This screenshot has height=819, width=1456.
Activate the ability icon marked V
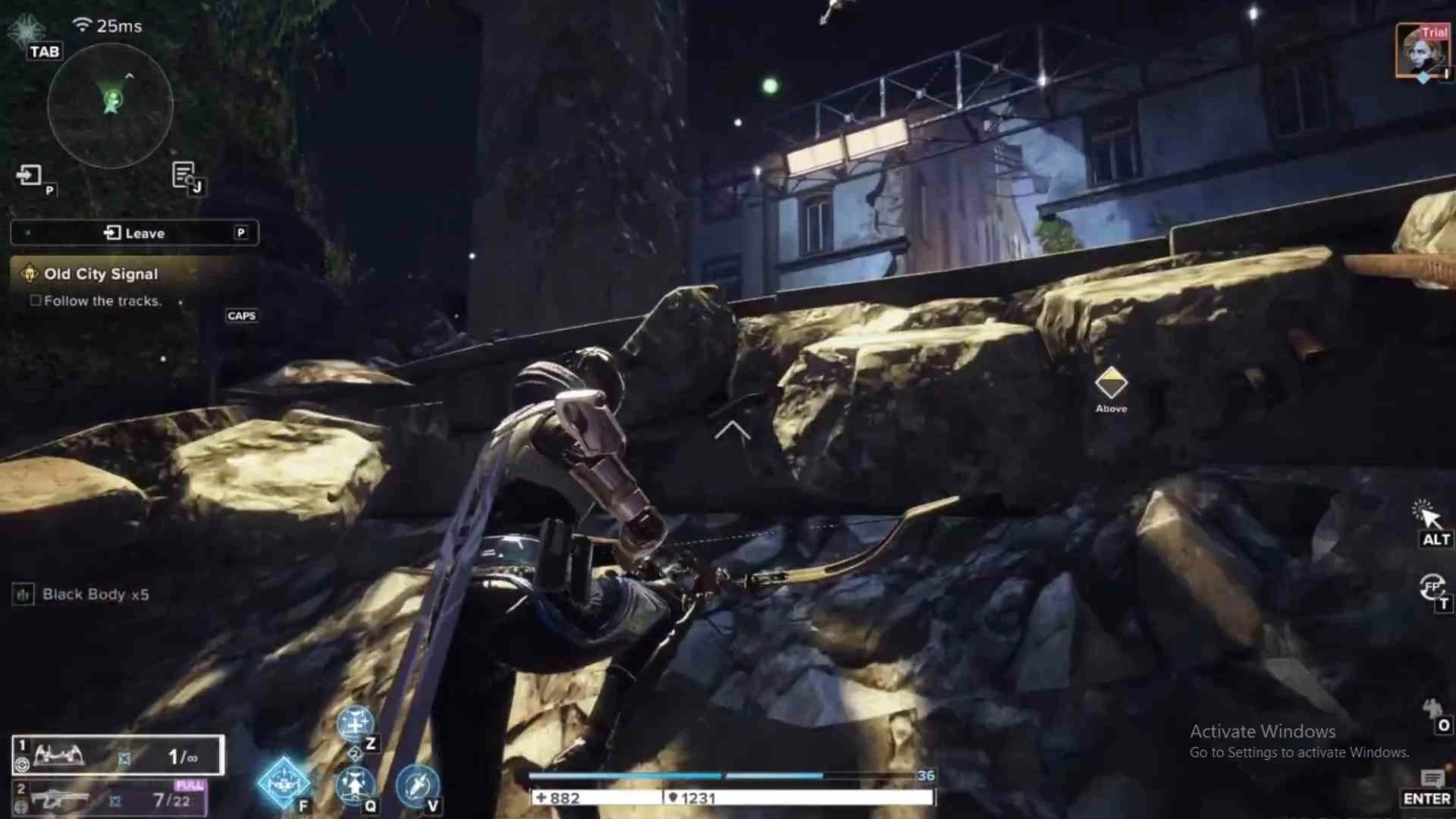coord(416,784)
